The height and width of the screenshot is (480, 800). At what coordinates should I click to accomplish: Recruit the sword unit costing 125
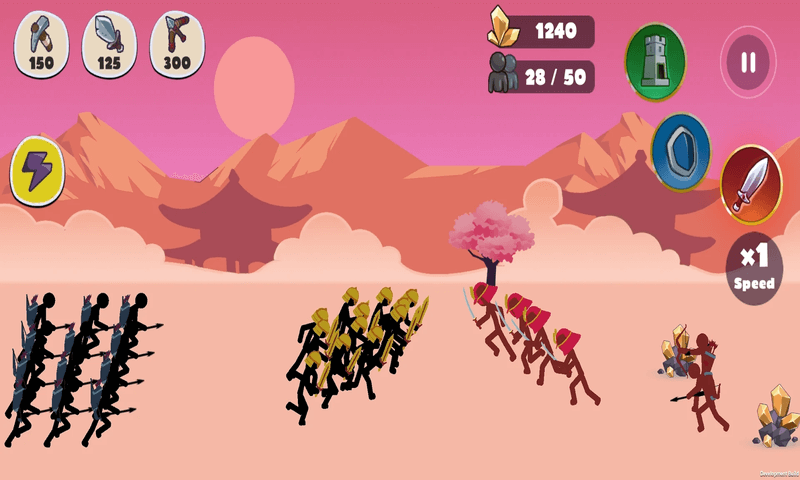(x=109, y=44)
